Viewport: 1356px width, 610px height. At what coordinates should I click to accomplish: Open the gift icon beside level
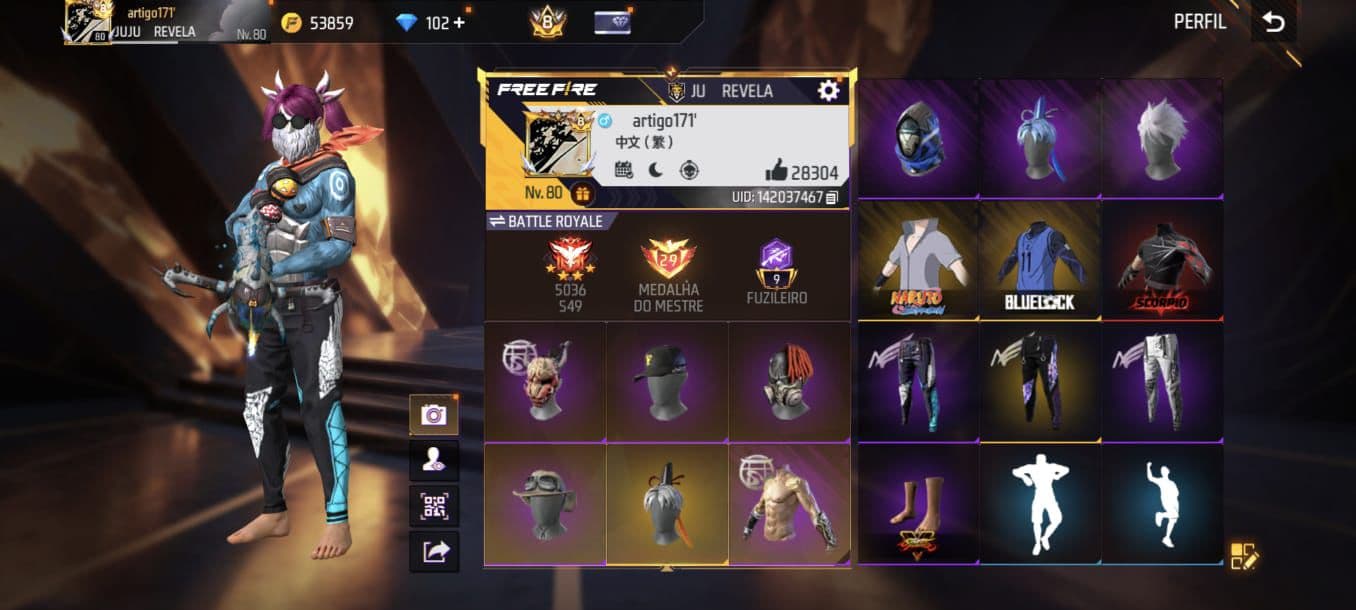582,193
